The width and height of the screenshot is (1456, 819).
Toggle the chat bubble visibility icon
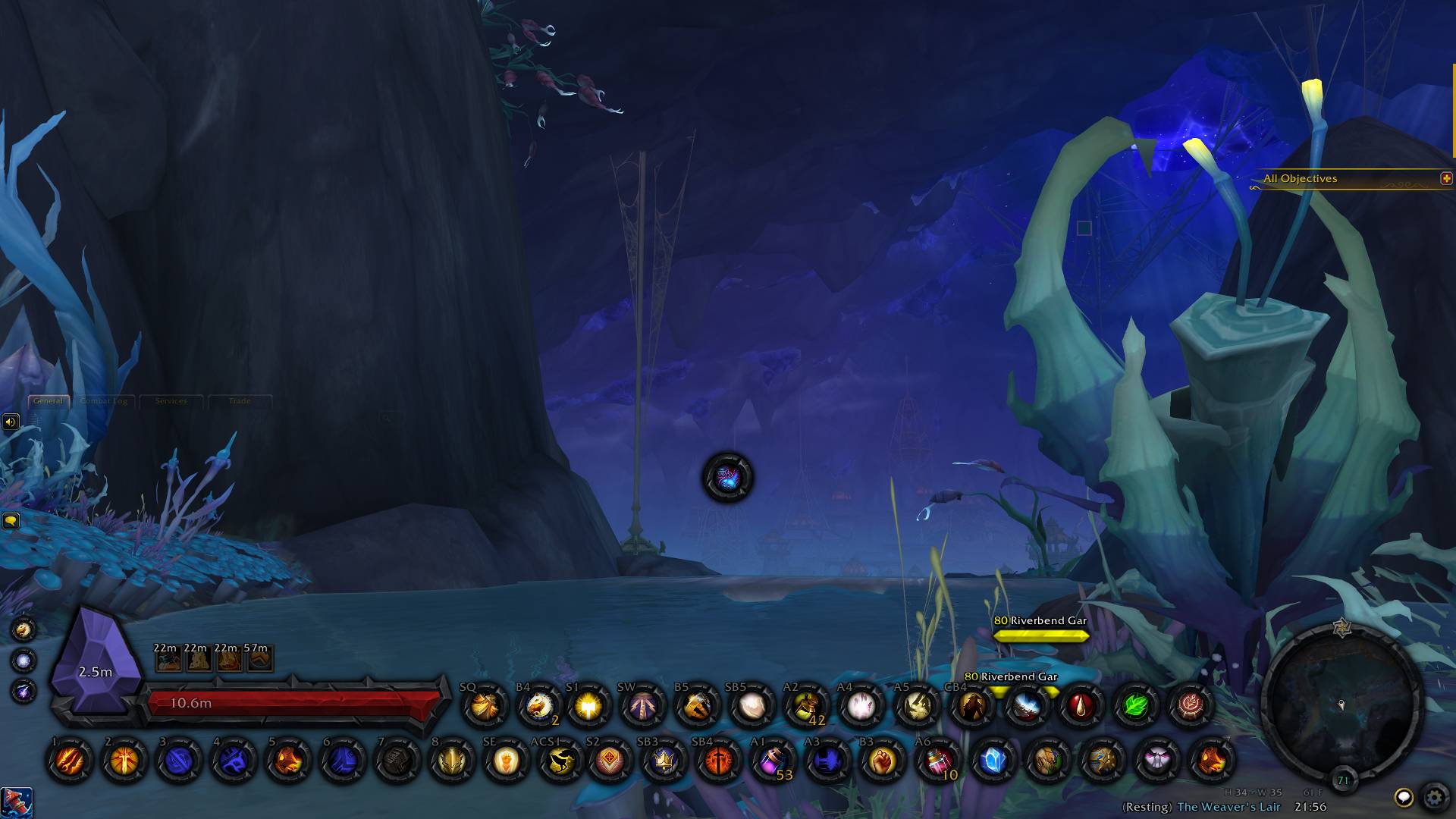point(11,521)
